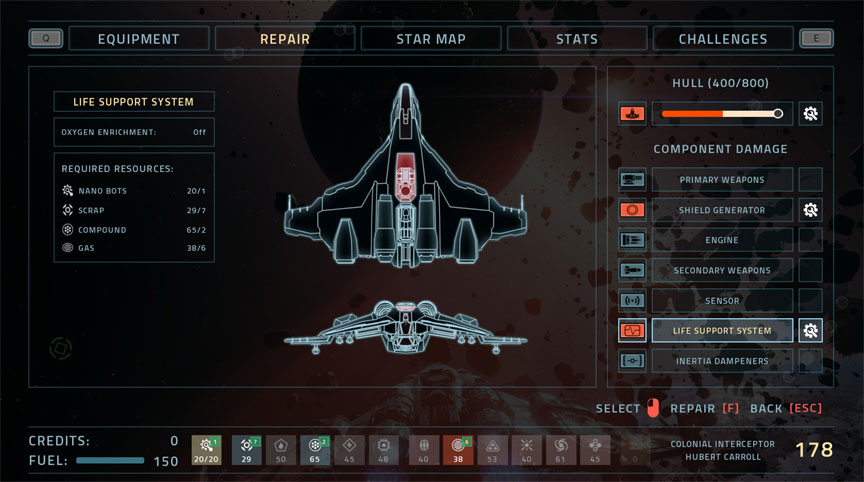Click Life Support System repair gear

[x=810, y=330]
